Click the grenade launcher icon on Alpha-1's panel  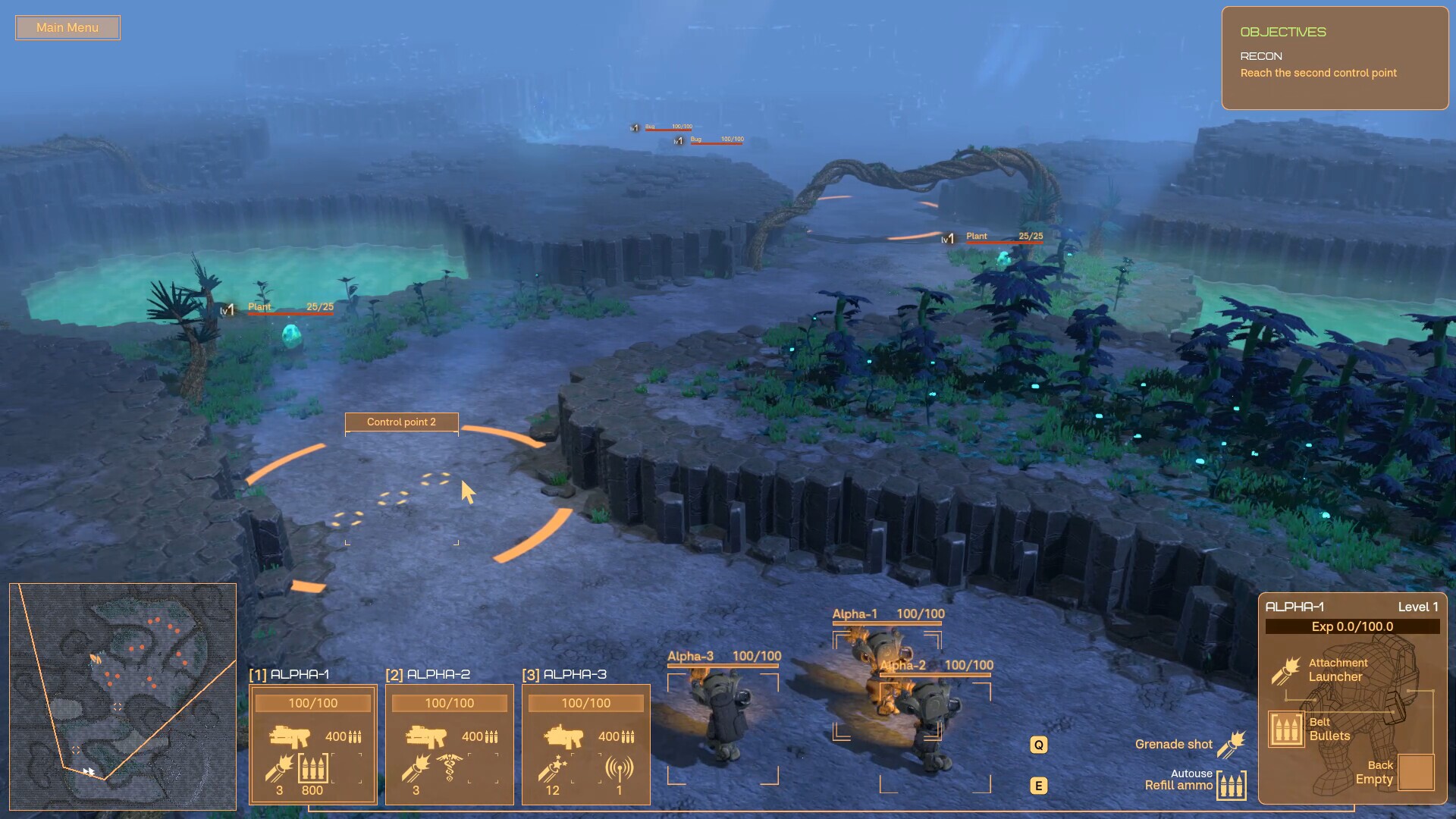pyautogui.click(x=278, y=768)
